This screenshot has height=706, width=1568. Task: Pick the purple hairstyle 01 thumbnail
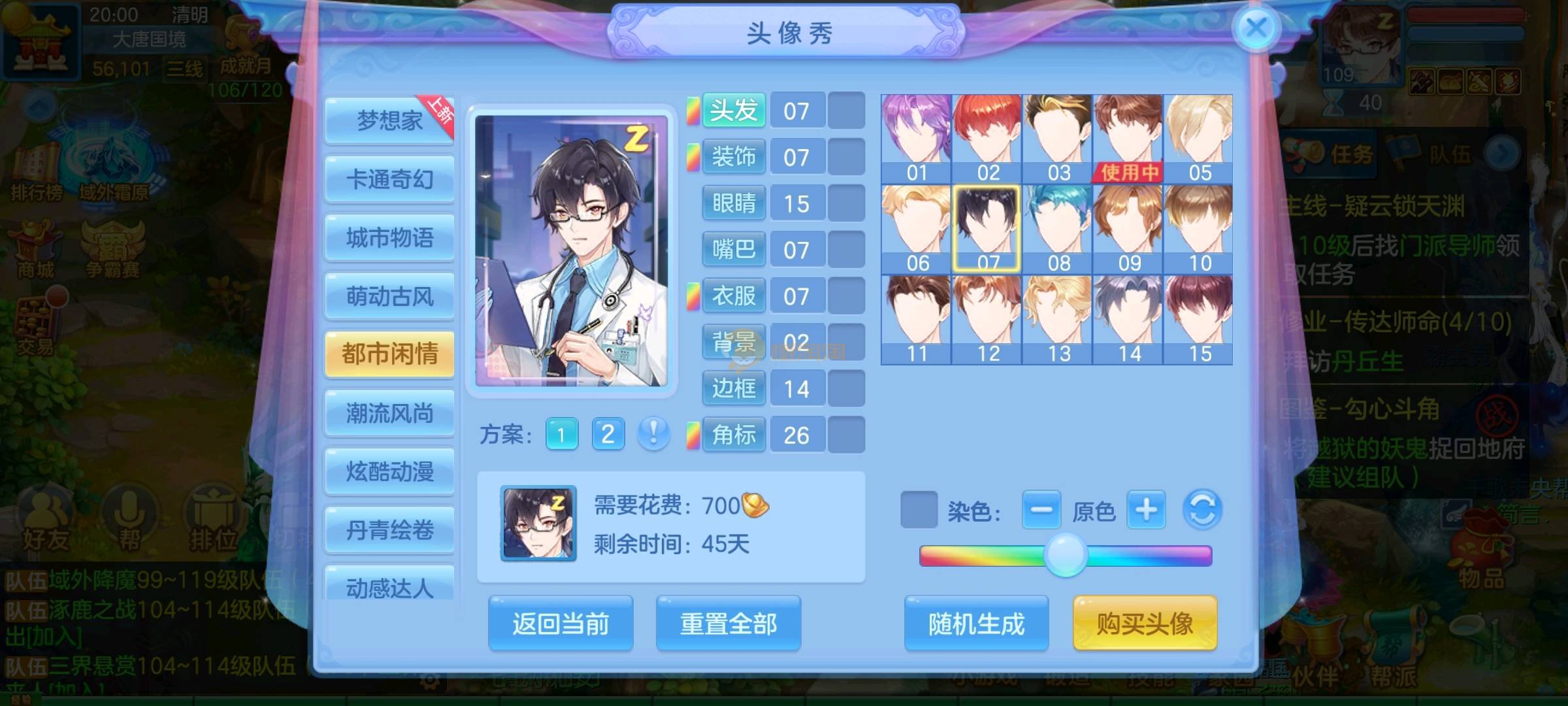(916, 138)
